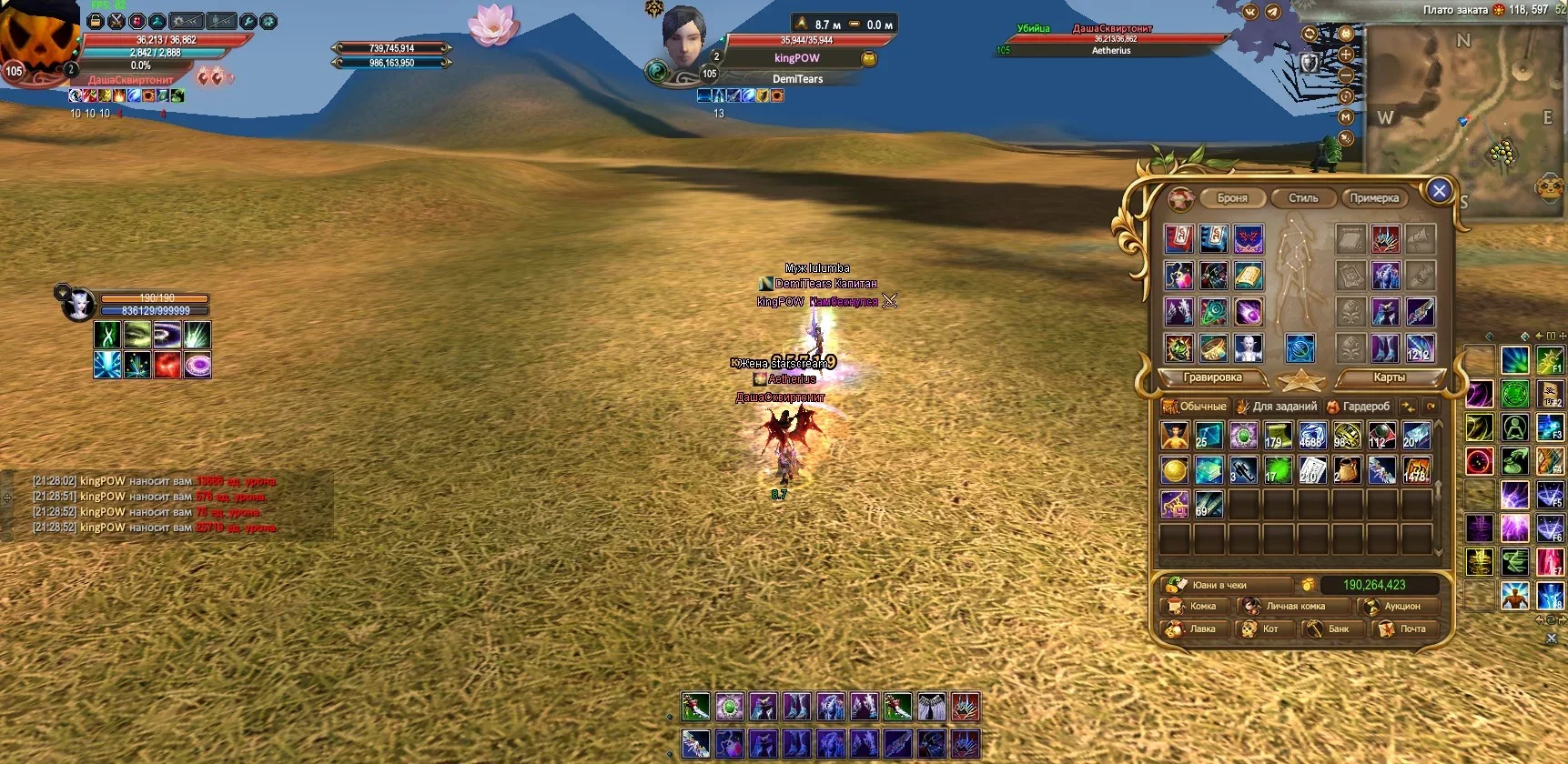Open the Гравировка panel
Image resolution: width=1568 pixels, height=764 pixels.
pyautogui.click(x=1212, y=377)
